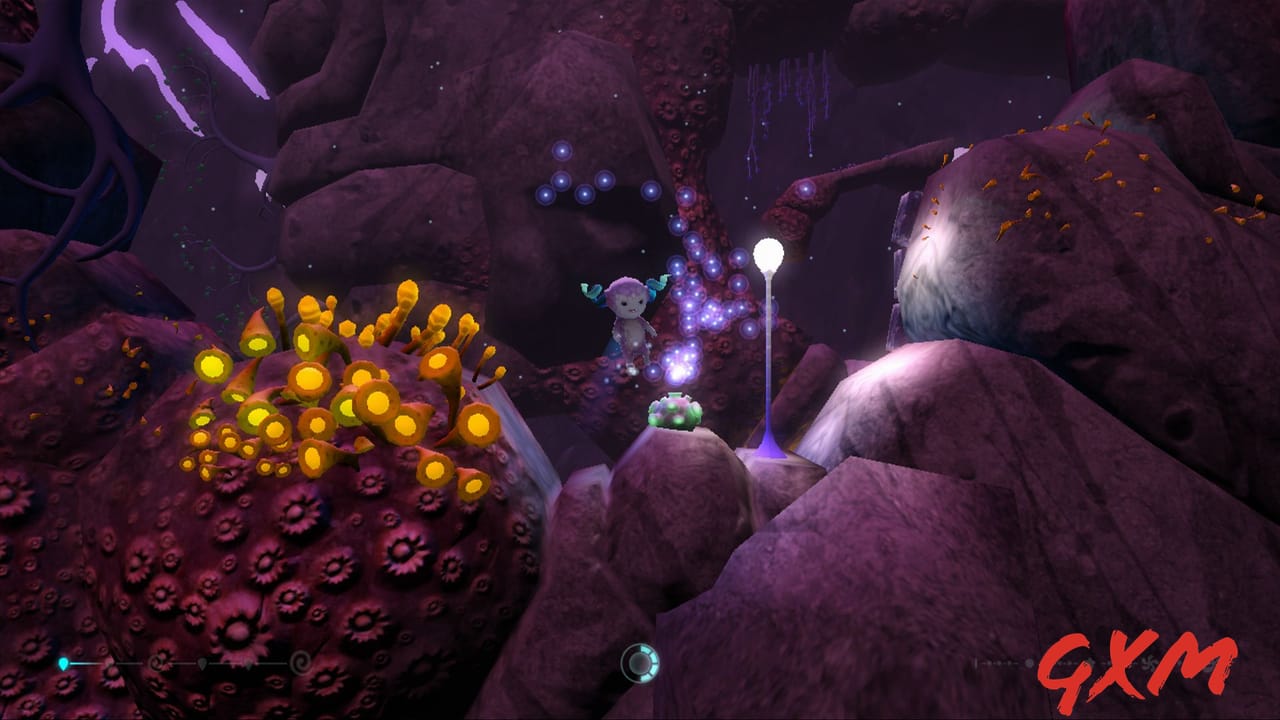1280x720 pixels.
Task: Click the rightmost spiral icon on the progress track
Action: click(x=299, y=664)
